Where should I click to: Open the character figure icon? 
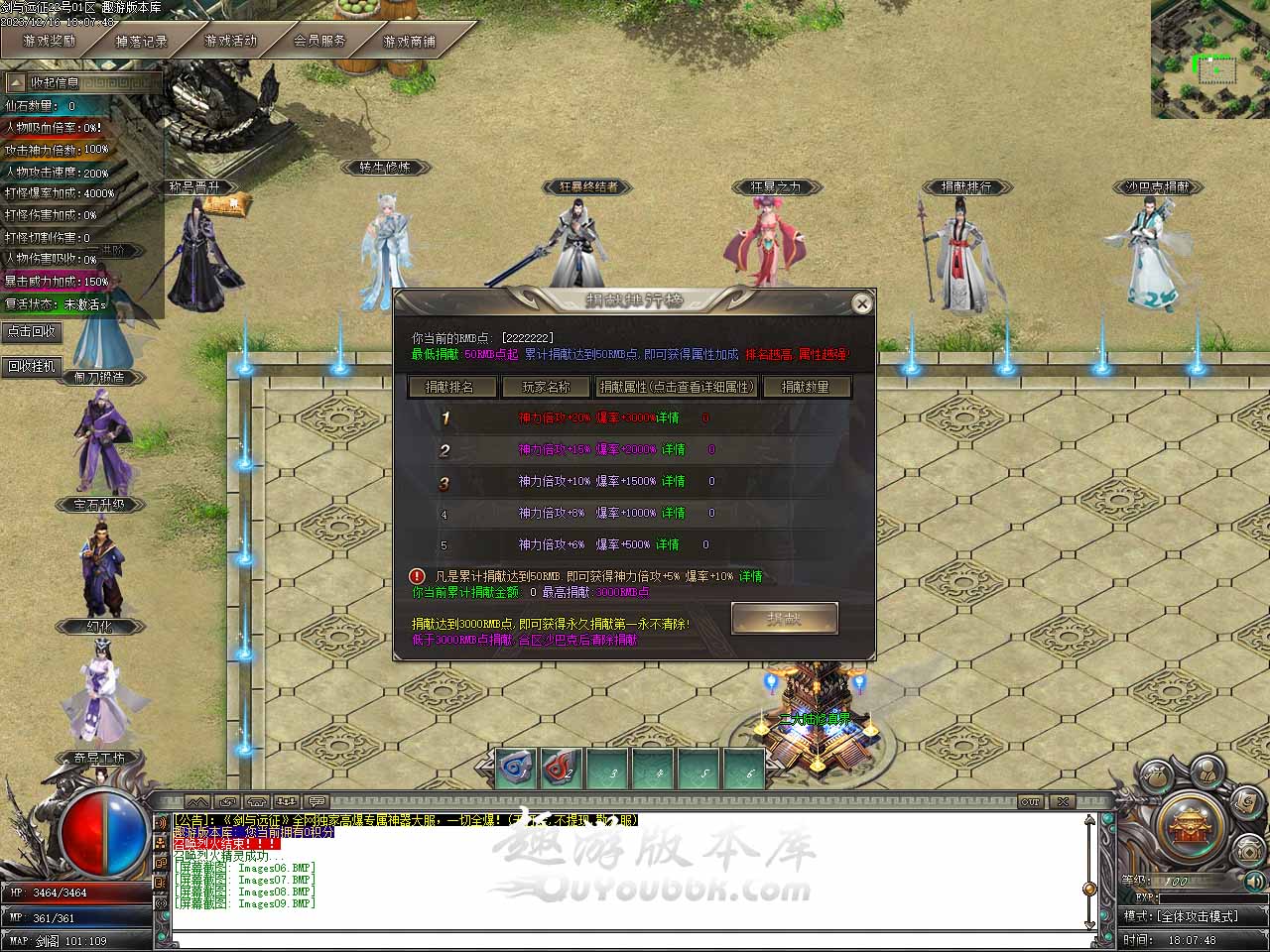click(1206, 772)
